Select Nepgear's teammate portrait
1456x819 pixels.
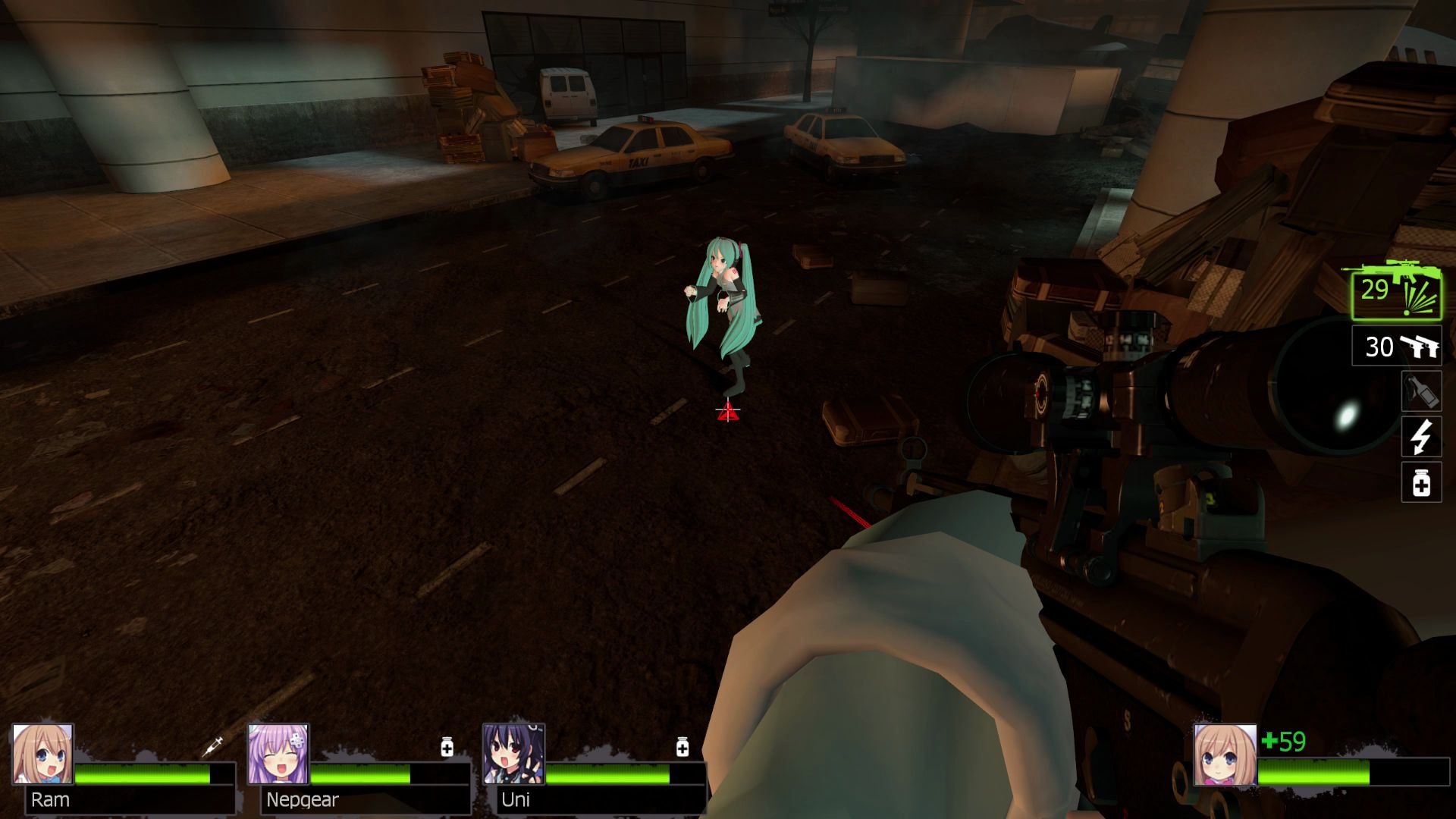[278, 754]
